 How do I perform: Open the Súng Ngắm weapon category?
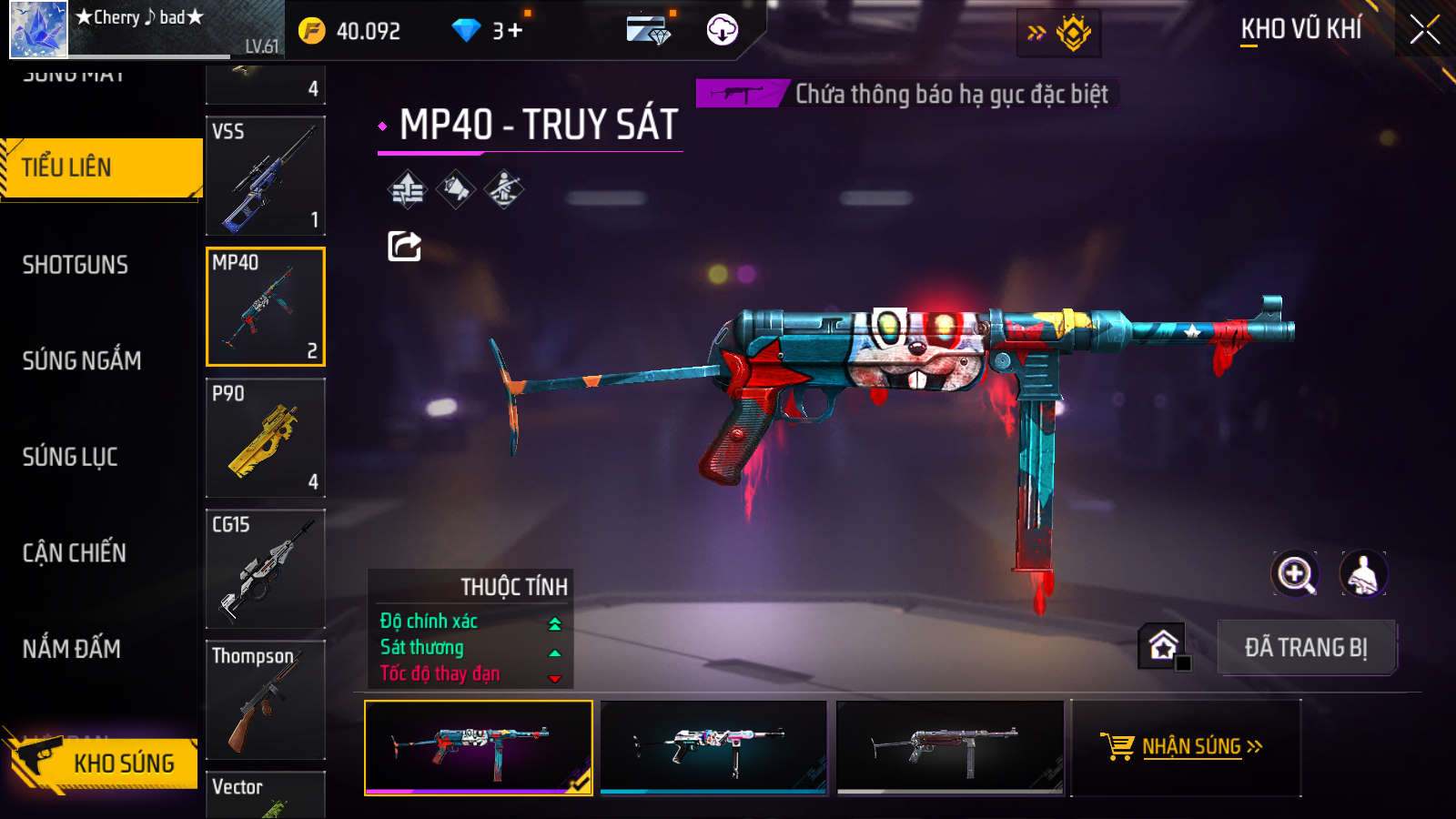82,360
